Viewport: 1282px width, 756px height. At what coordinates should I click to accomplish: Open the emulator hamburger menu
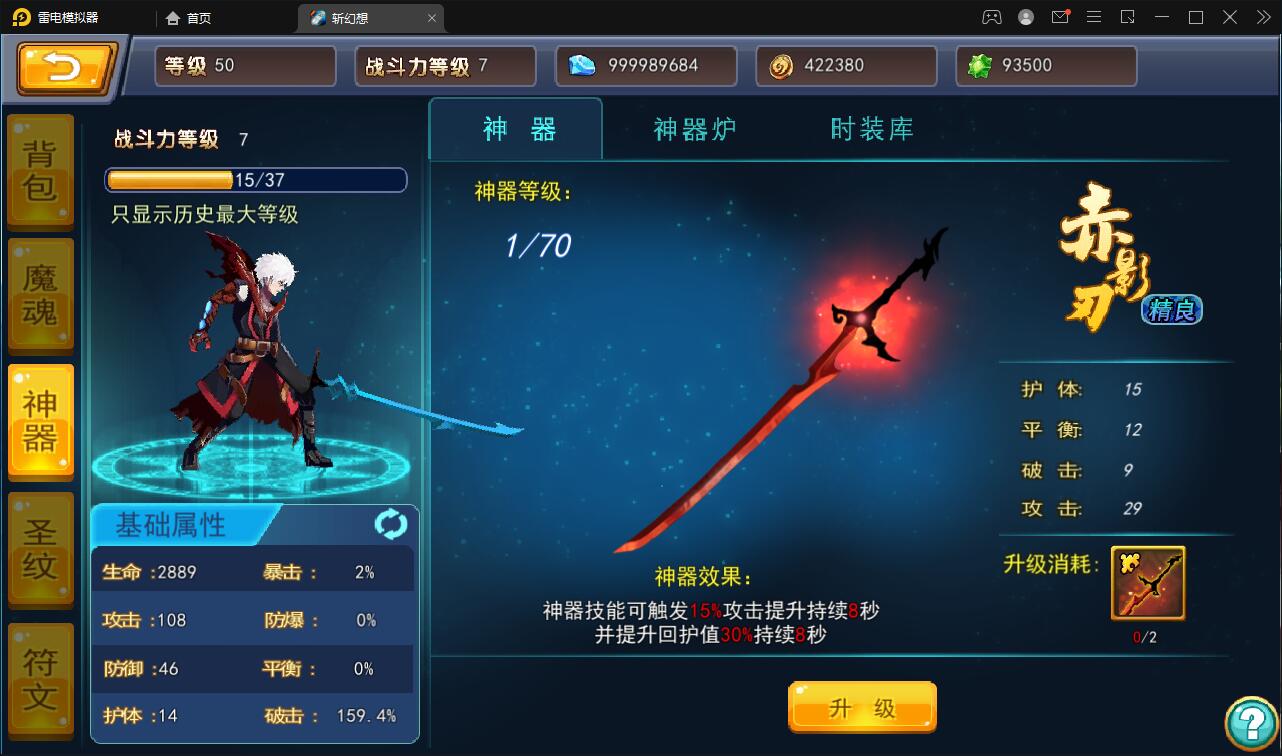[1095, 17]
